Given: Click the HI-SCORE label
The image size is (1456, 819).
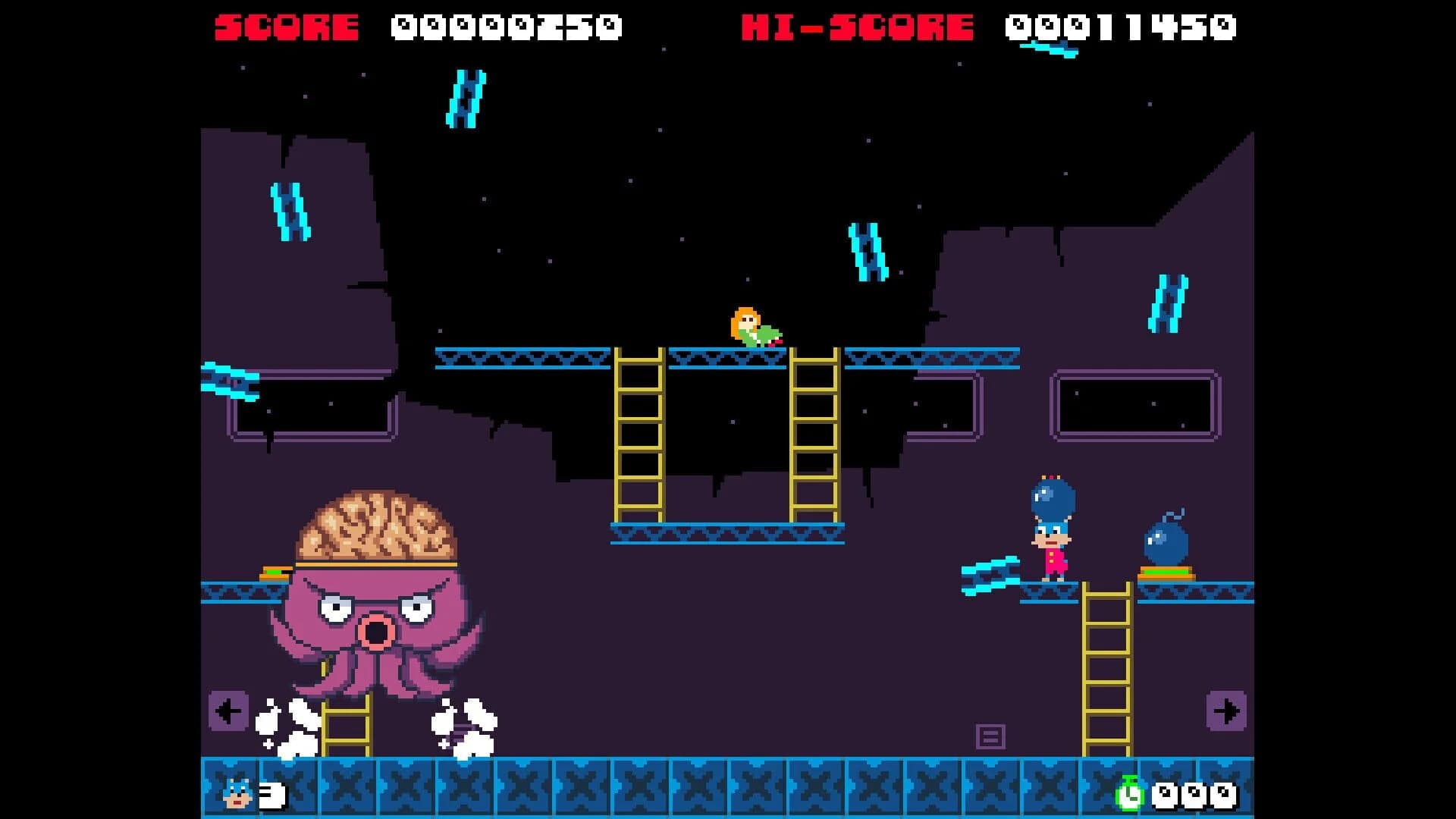Looking at the screenshot, I should [x=855, y=23].
